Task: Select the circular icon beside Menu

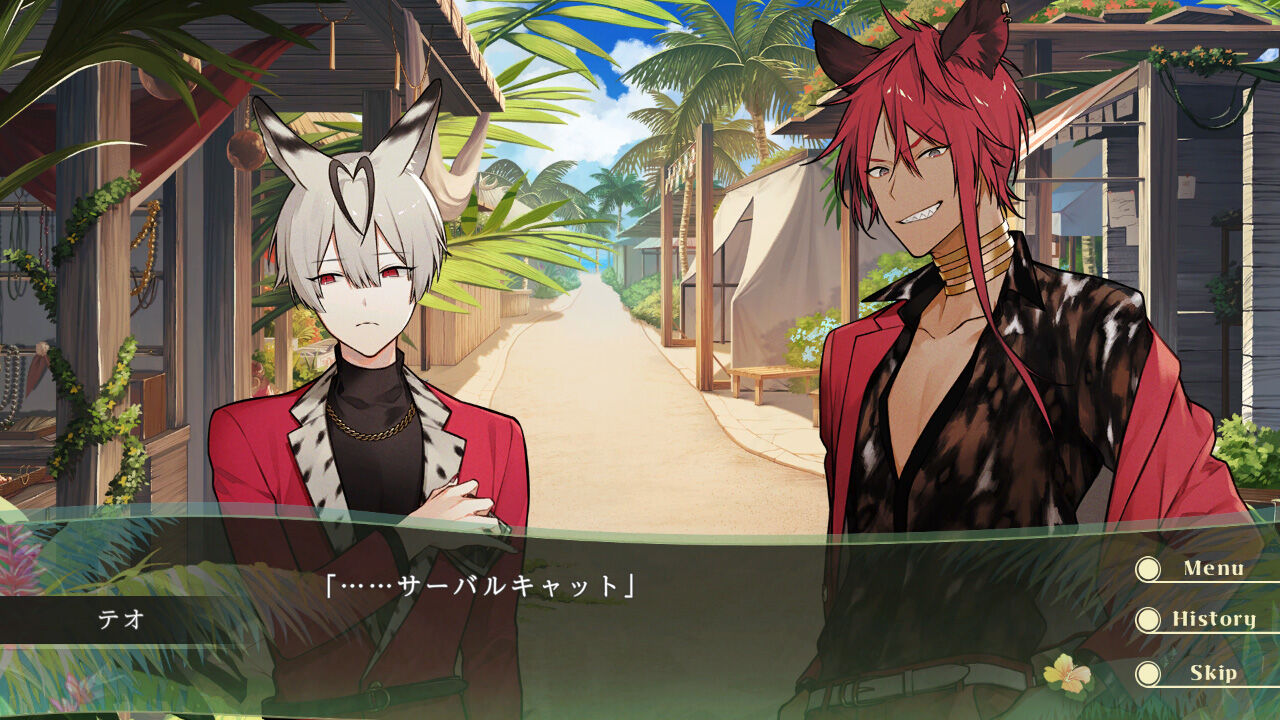Action: [x=1148, y=570]
